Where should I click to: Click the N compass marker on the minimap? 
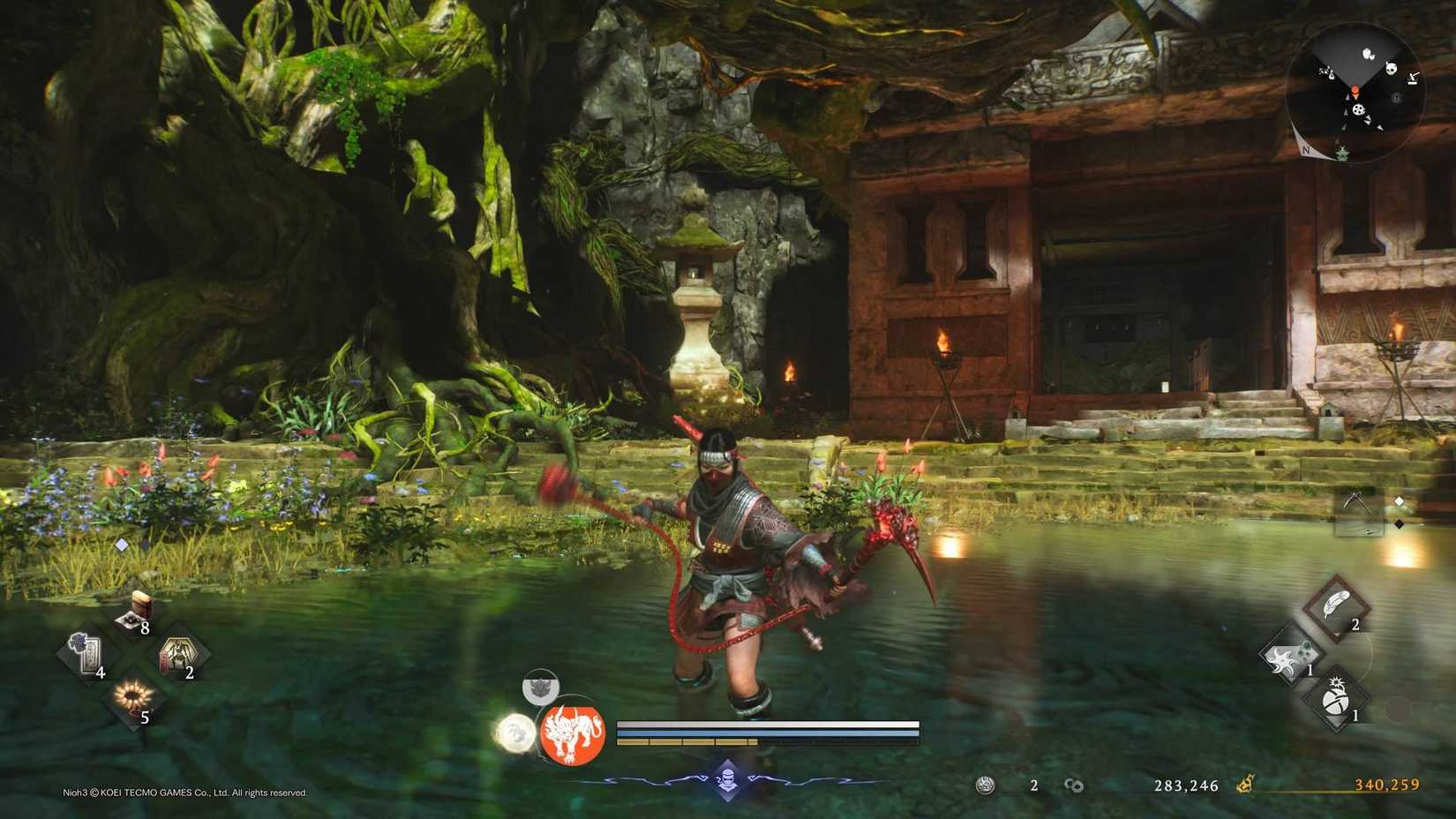(x=1305, y=149)
